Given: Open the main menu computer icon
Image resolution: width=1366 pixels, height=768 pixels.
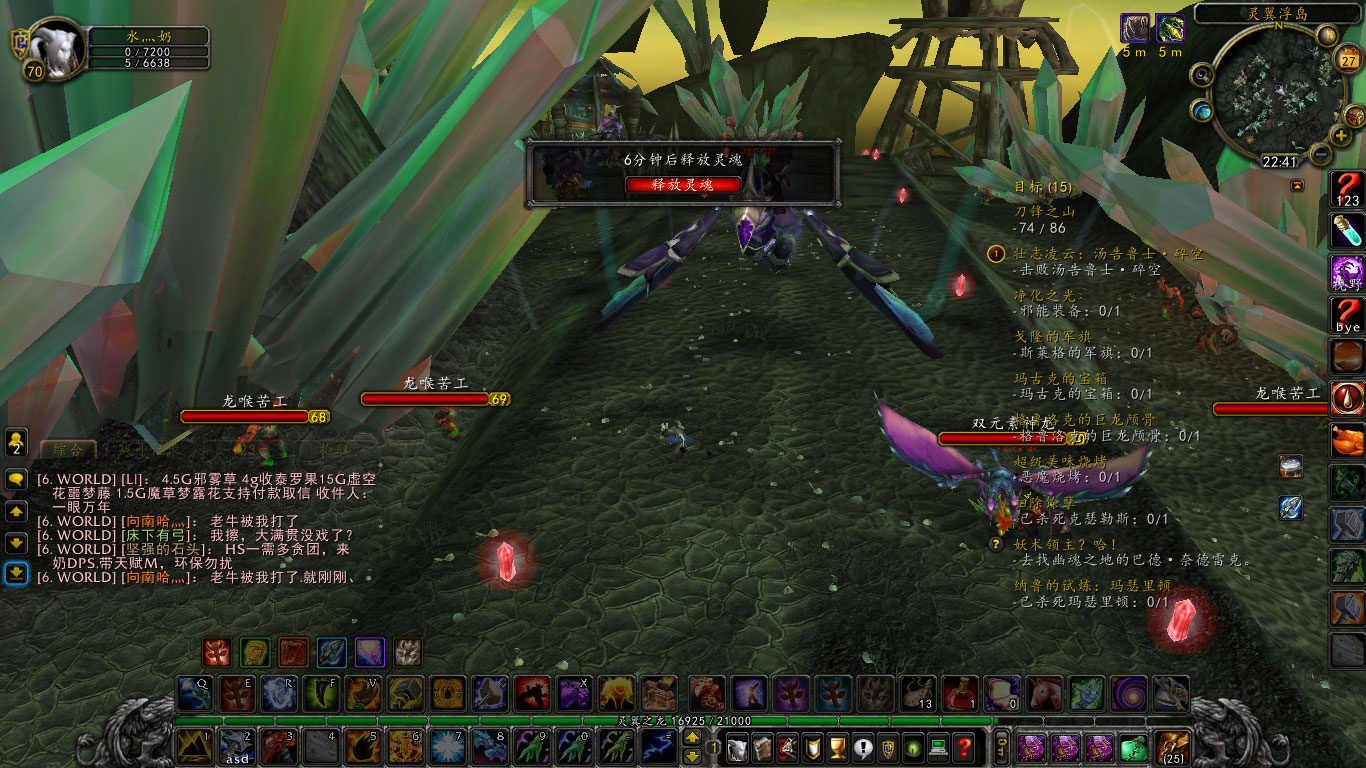Looking at the screenshot, I should pos(939,746).
